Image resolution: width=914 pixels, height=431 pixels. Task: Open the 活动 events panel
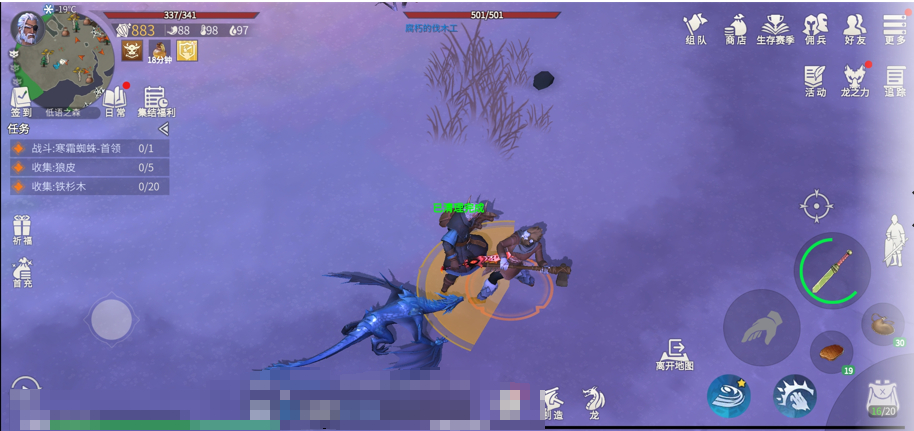[x=815, y=80]
